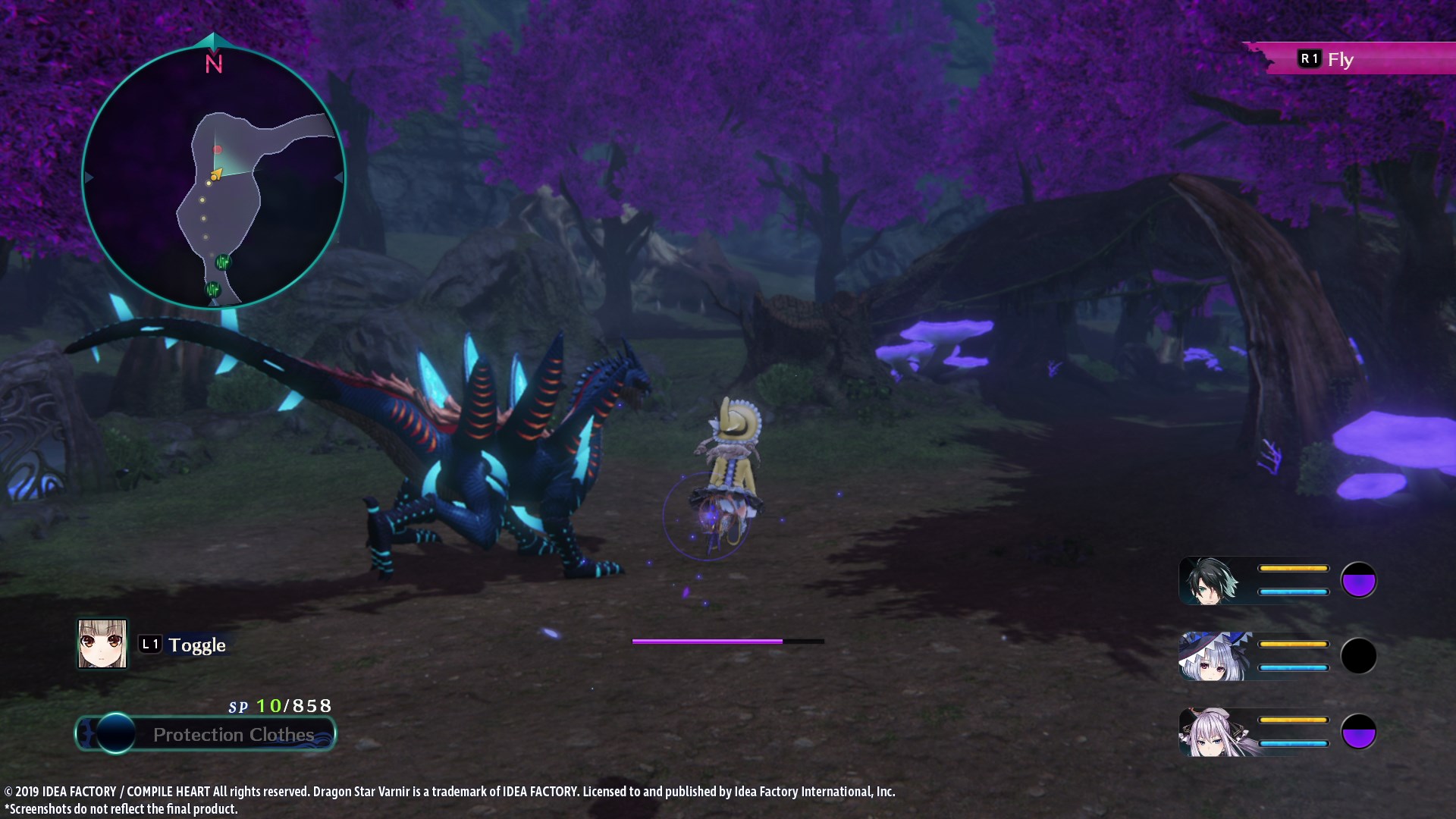This screenshot has width=1456, height=819.
Task: Select the silver-haired horned party member portrait
Action: pyautogui.click(x=1212, y=733)
